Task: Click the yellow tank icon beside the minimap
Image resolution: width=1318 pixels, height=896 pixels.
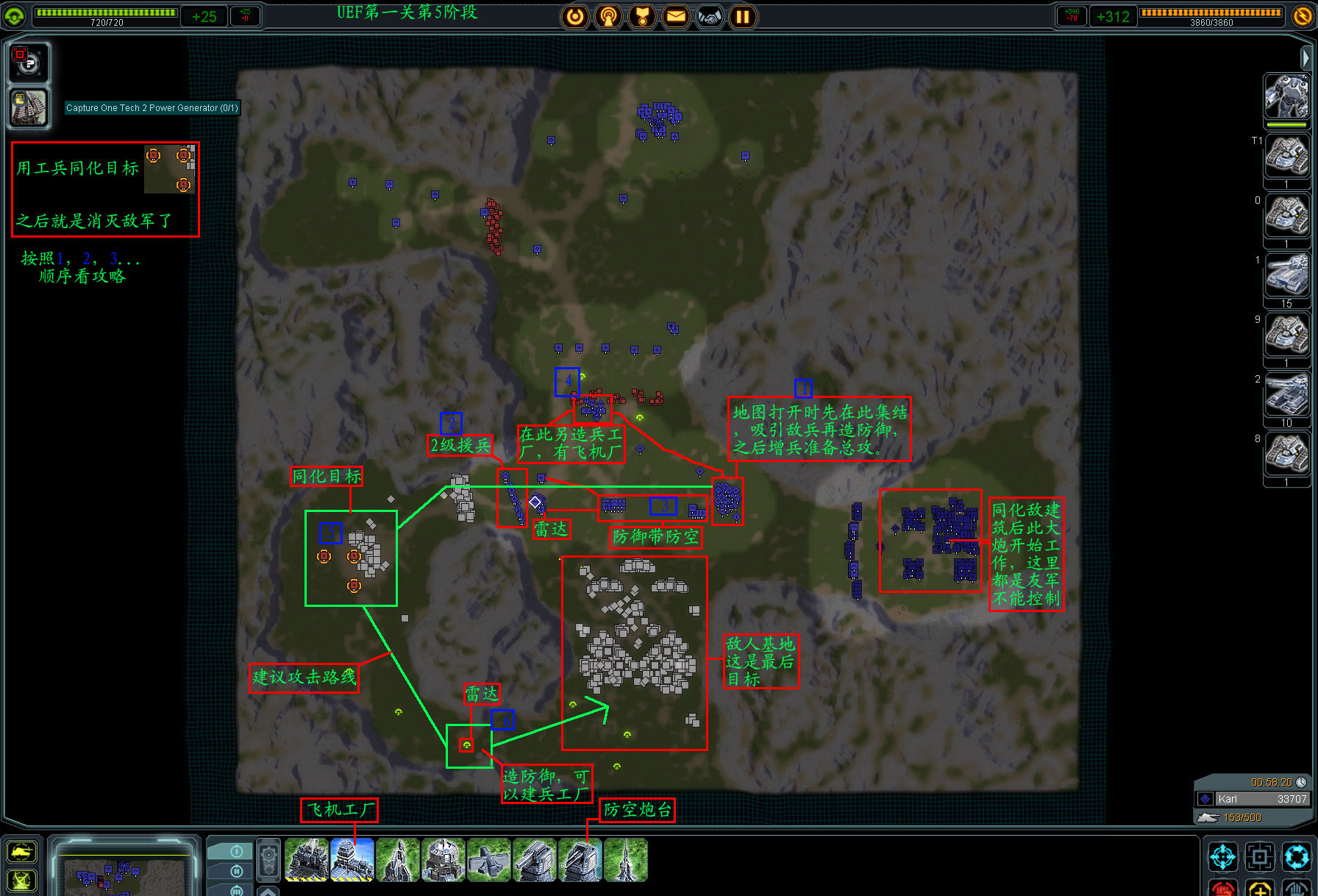Action: tap(21, 852)
